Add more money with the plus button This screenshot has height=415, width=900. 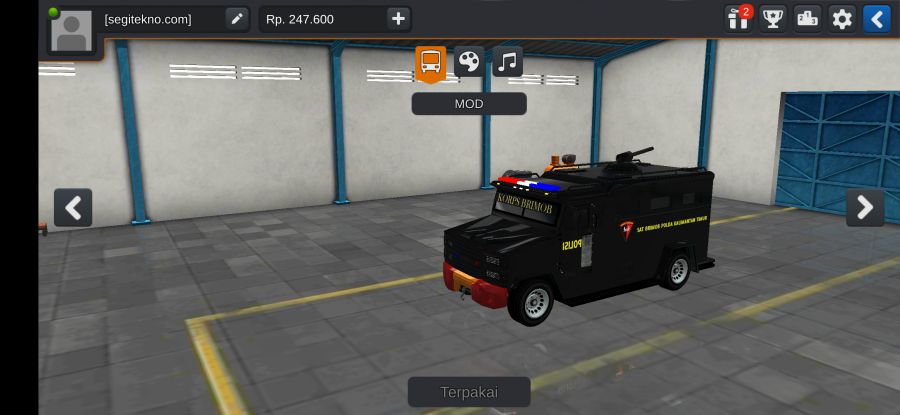pyautogui.click(x=398, y=18)
